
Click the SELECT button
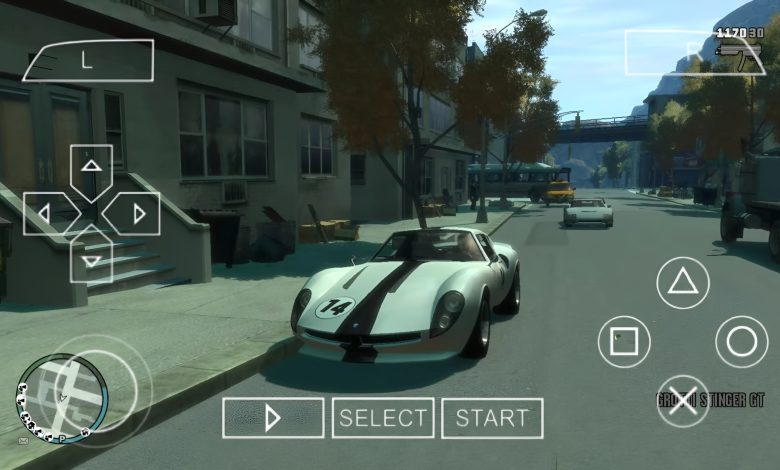click(x=383, y=418)
